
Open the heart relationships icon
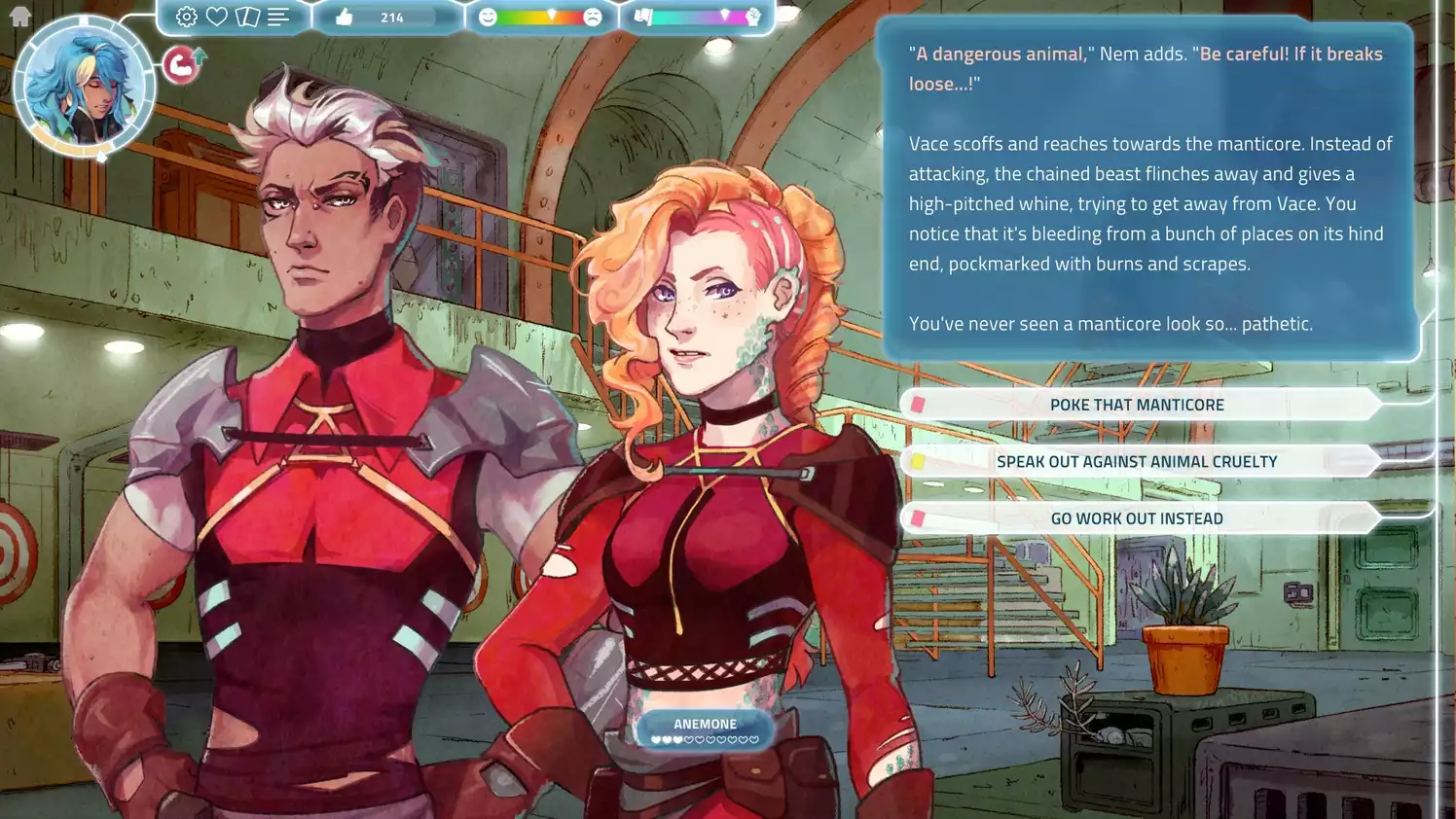pos(217,17)
